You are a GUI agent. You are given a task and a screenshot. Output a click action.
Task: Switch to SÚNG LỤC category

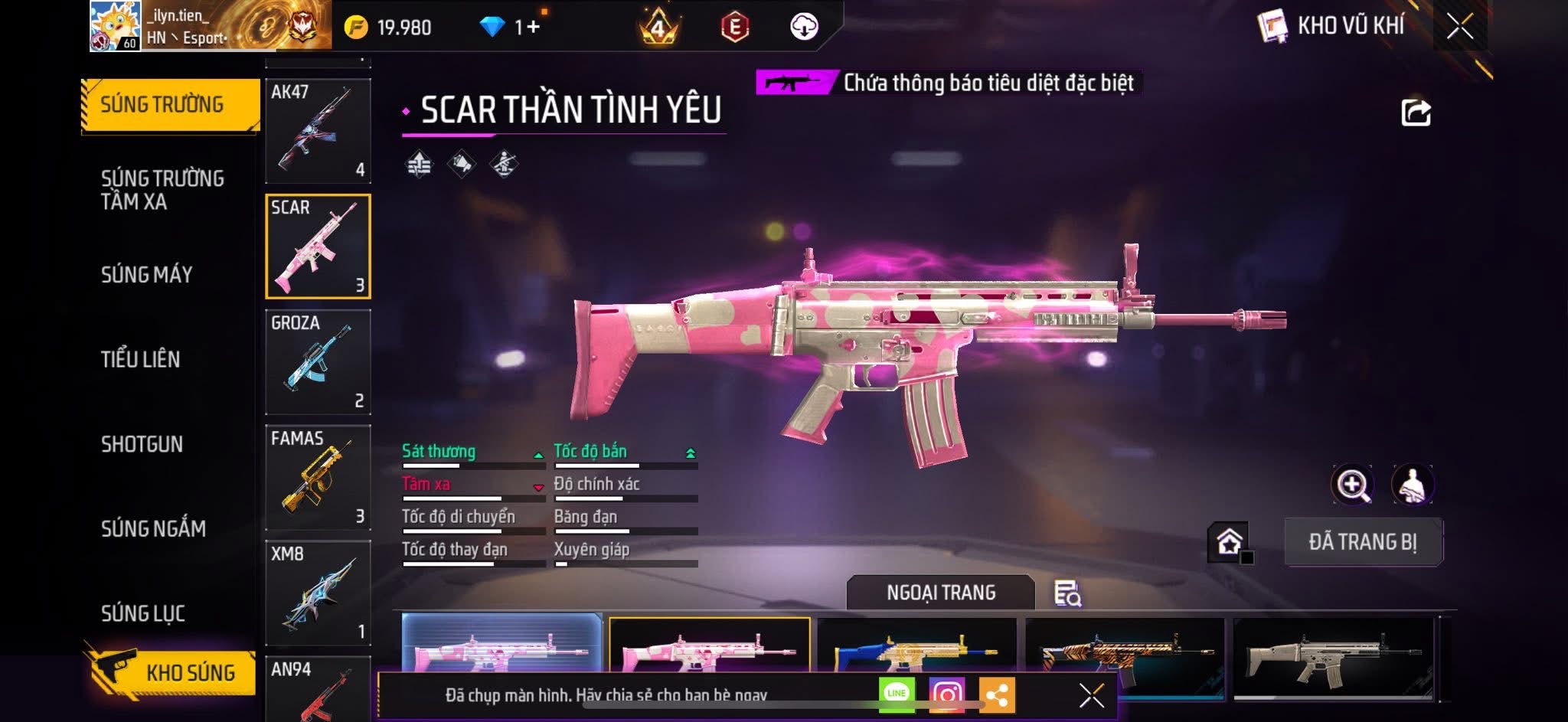pyautogui.click(x=143, y=613)
